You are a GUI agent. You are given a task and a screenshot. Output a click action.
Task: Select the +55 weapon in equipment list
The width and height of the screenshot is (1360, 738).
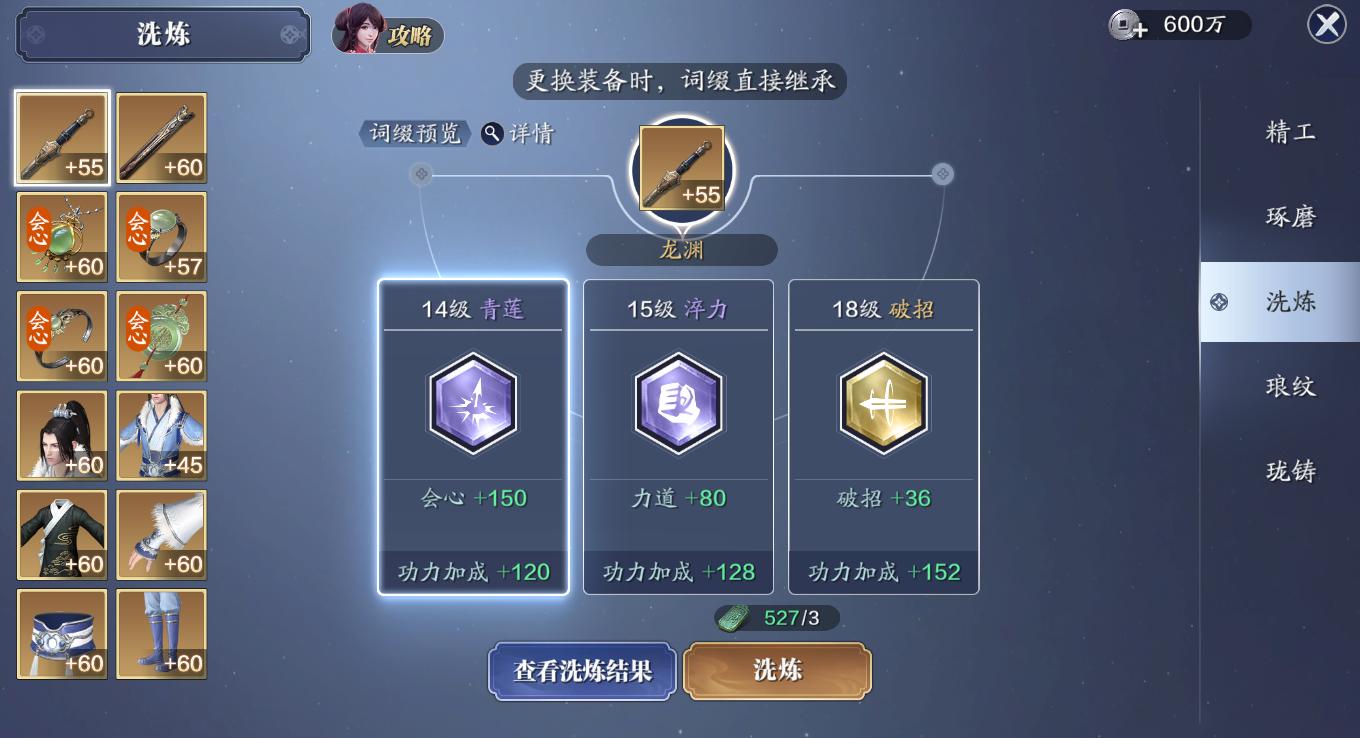[62, 138]
